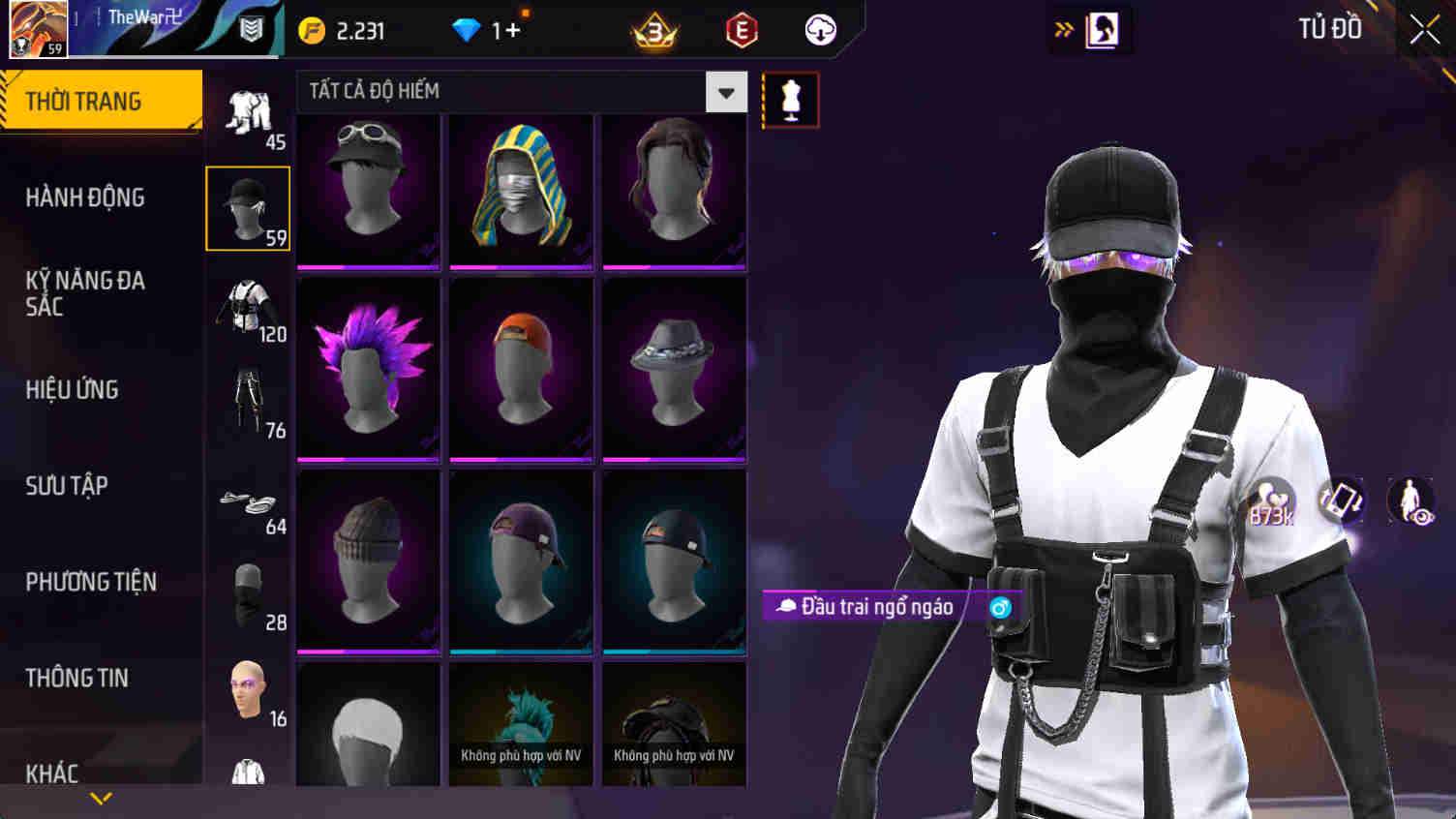The height and width of the screenshot is (819, 1456).
Task: Open the TẤT CẢ ĐỘ HIẾM rarity dropdown
Action: 724,92
